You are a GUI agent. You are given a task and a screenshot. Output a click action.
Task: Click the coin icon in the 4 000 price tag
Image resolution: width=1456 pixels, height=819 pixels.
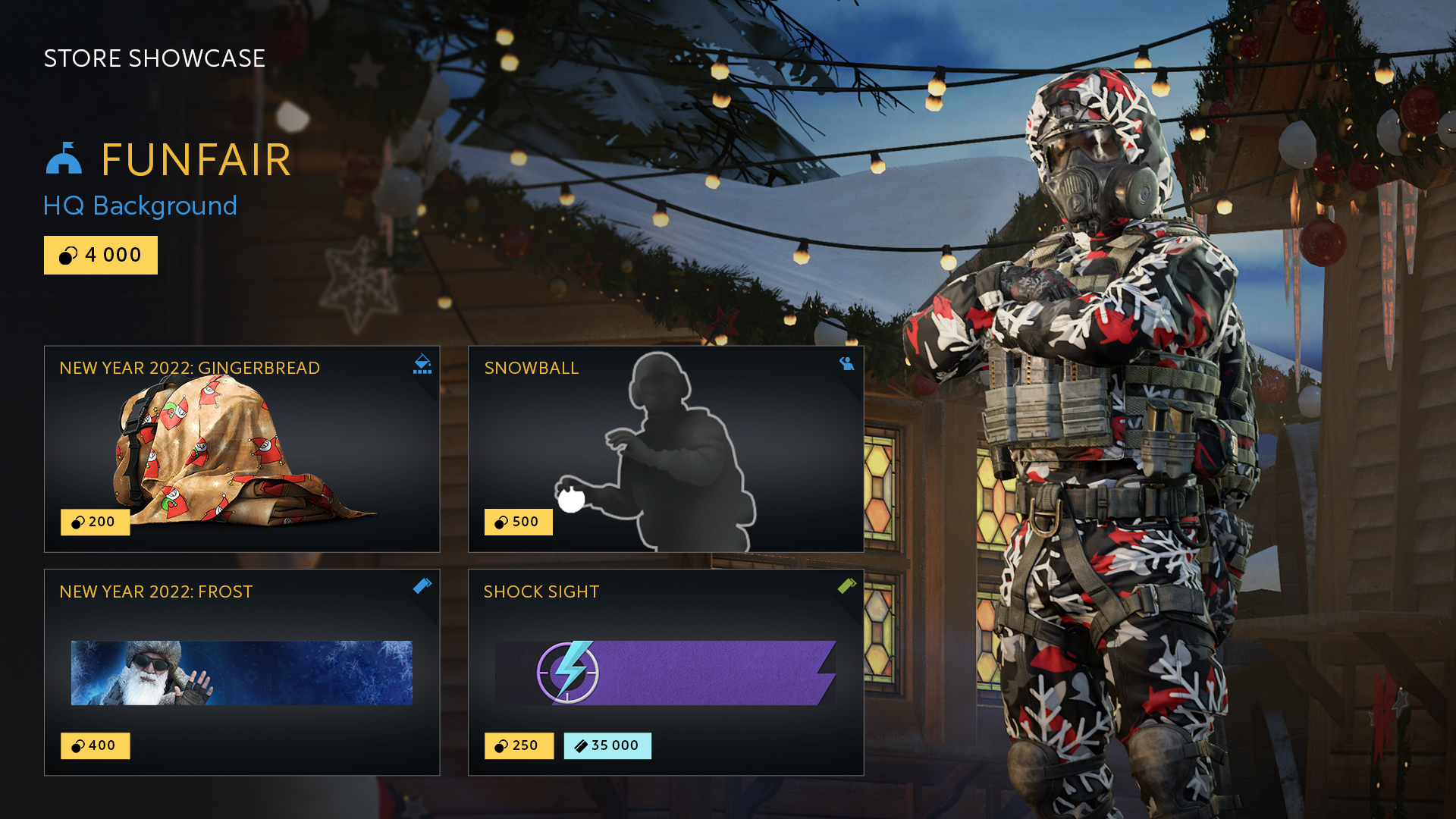tap(67, 256)
